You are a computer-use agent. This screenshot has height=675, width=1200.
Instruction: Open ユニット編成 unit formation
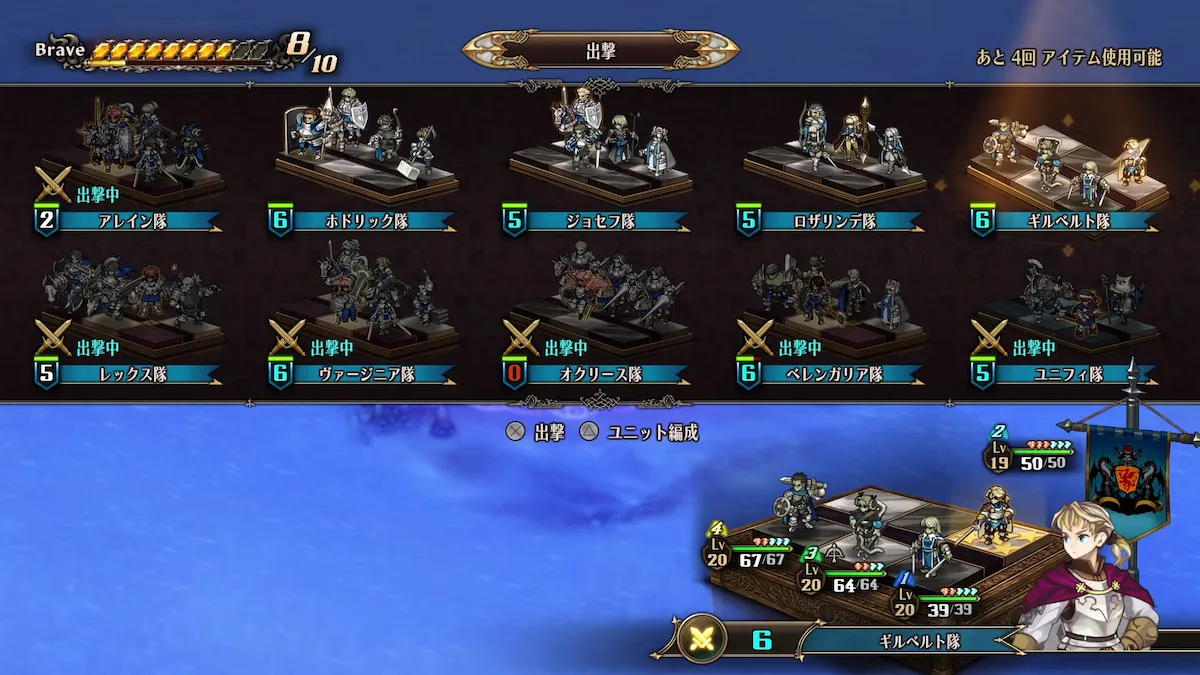pyautogui.click(x=640, y=432)
